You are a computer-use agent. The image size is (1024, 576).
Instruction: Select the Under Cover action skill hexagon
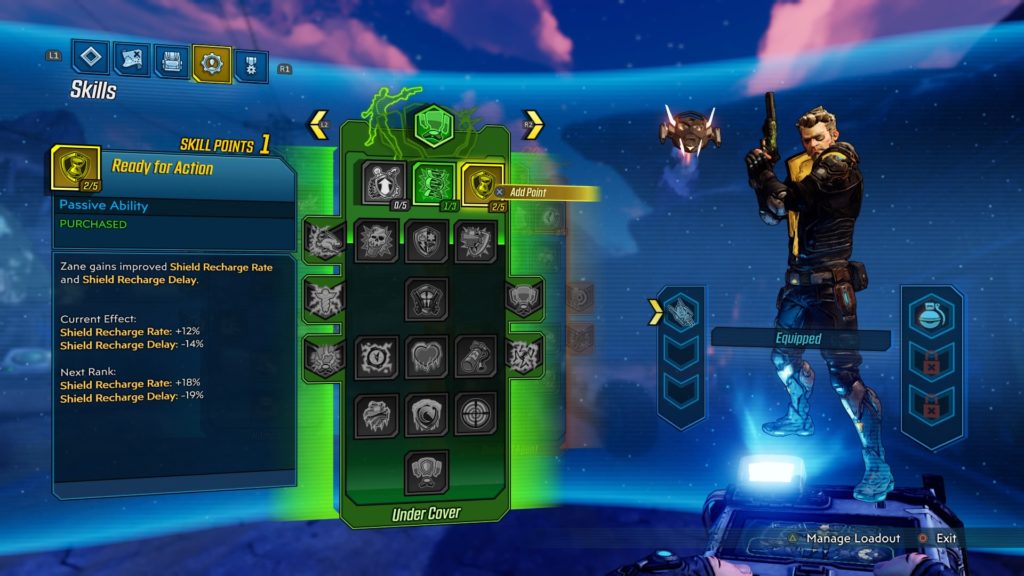click(434, 126)
